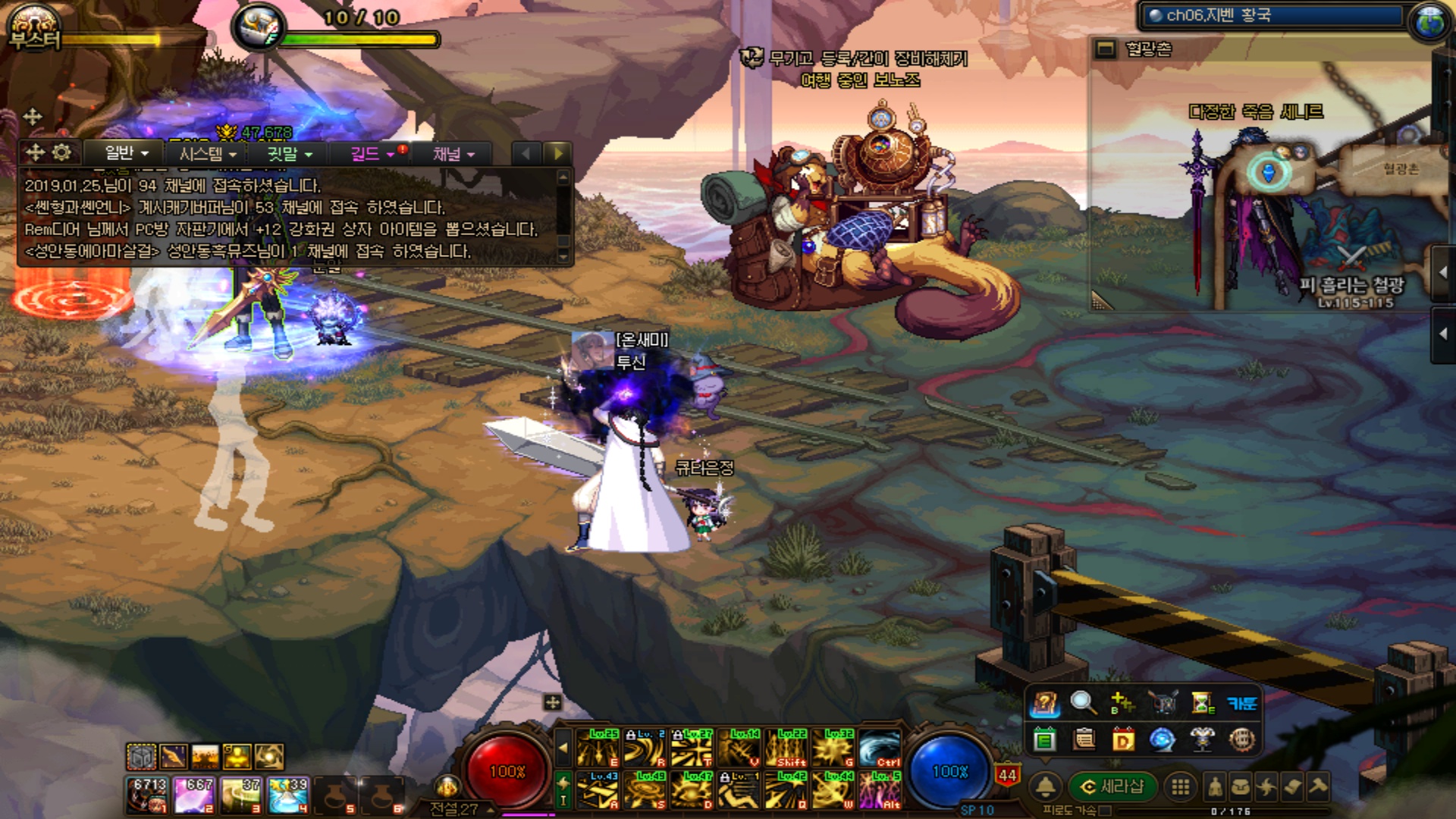Open the yellow D calendar icon
Viewport: 1456px width, 819px height.
[x=1123, y=739]
